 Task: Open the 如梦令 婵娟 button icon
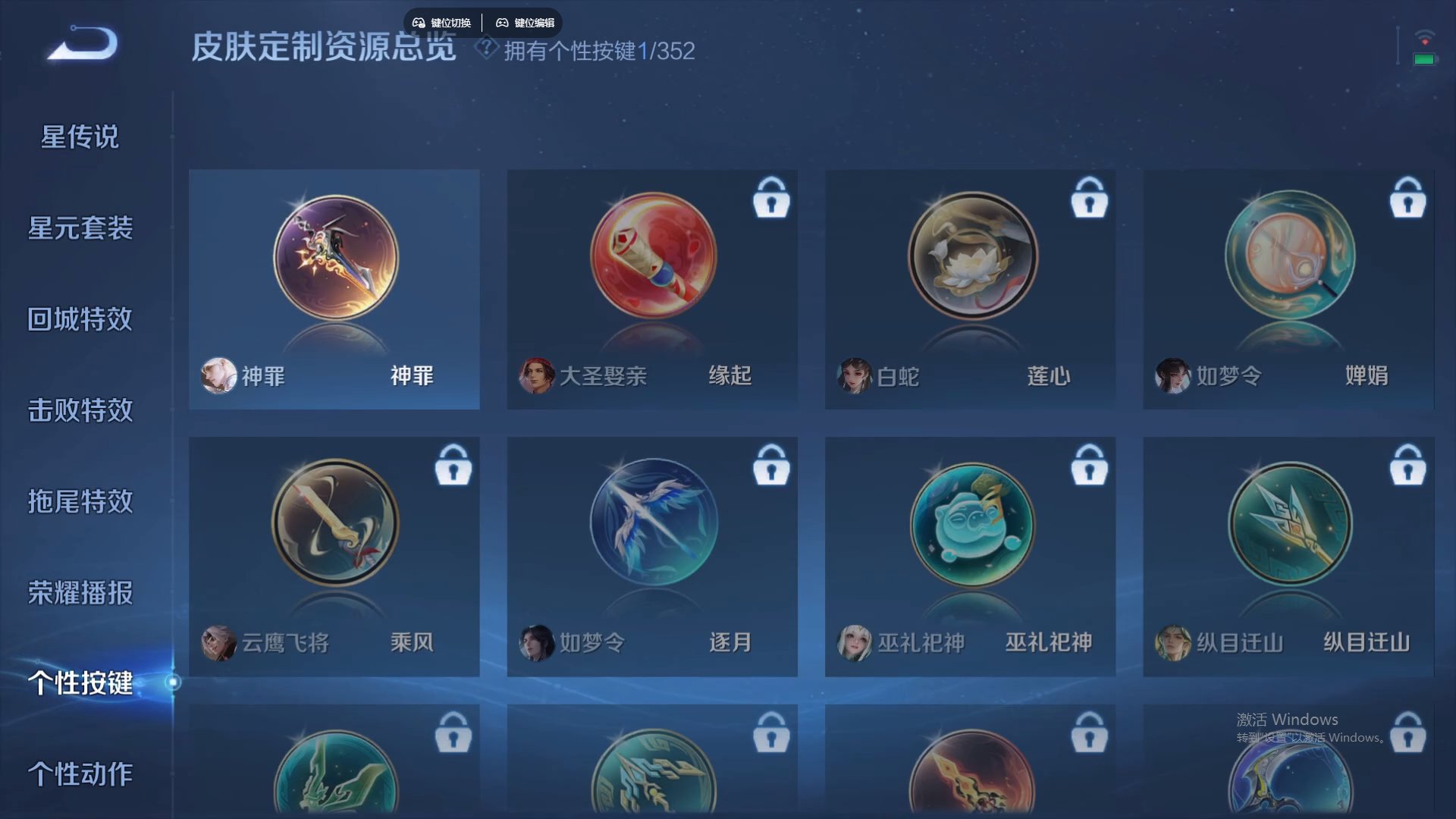(1289, 258)
